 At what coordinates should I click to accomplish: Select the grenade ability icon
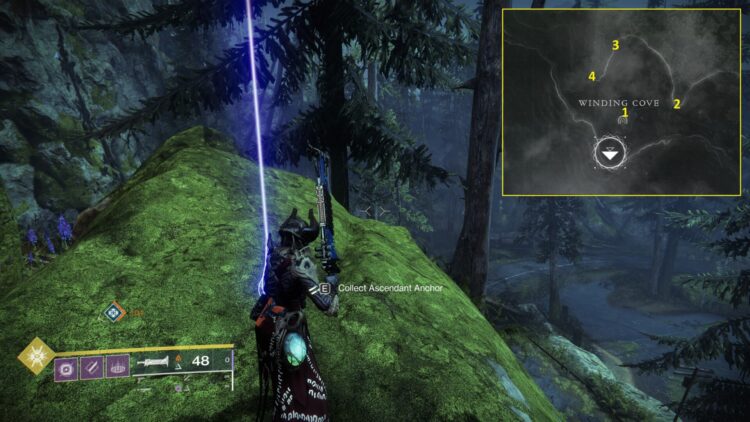[x=66, y=368]
